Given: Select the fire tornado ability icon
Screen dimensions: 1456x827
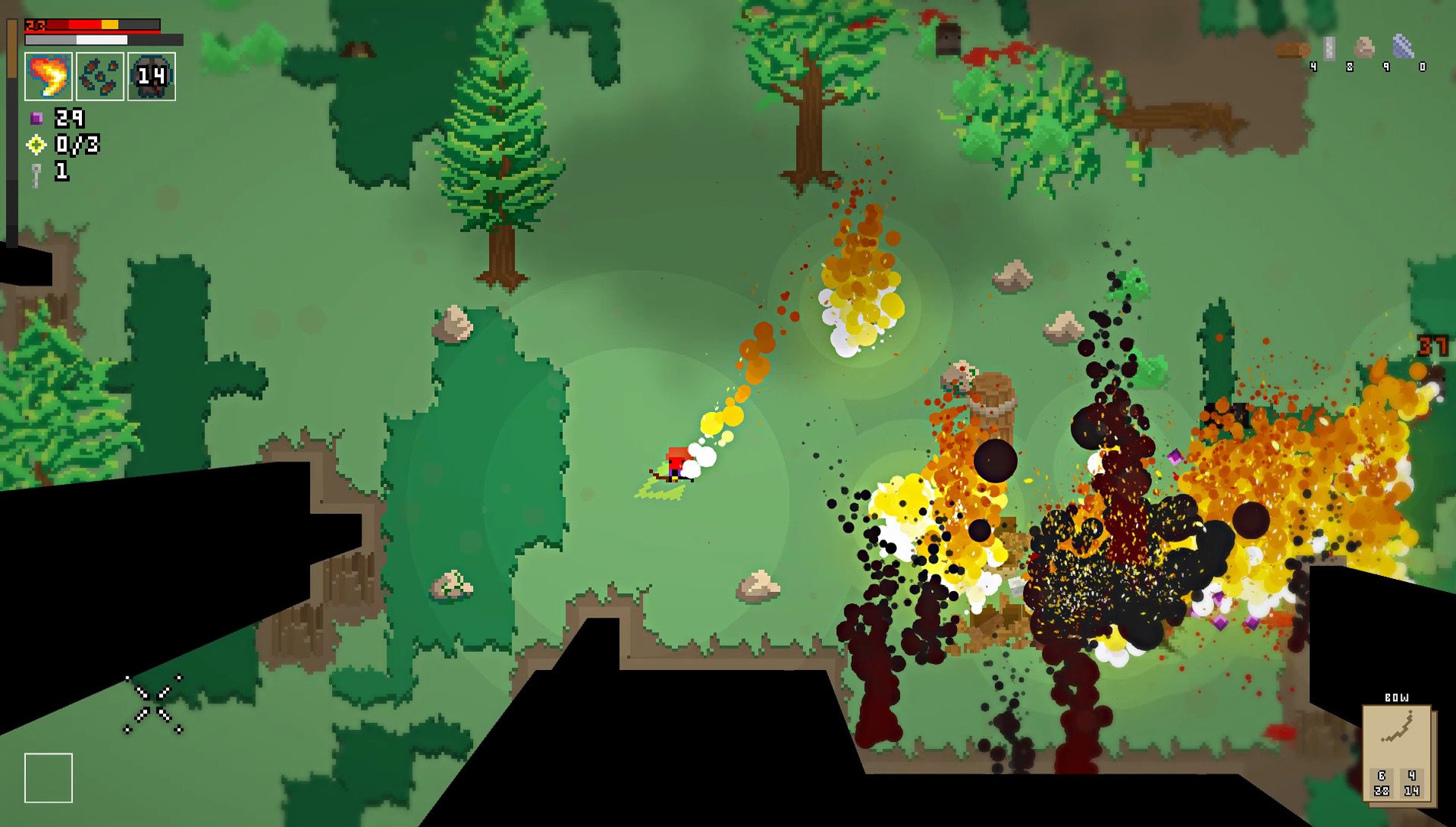Looking at the screenshot, I should coord(49,77).
